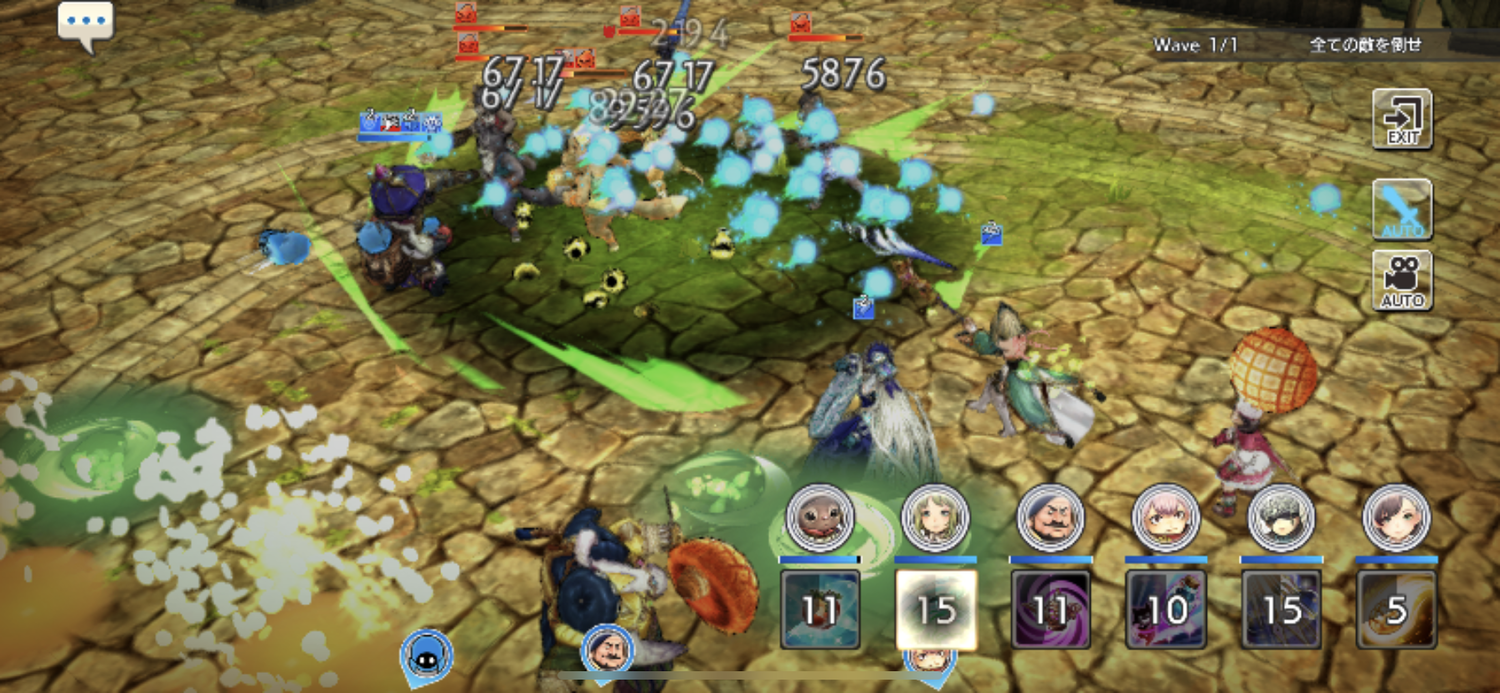Activate the highlighted white skill showing 15
Image resolution: width=1500 pixels, height=693 pixels.
coord(936,609)
